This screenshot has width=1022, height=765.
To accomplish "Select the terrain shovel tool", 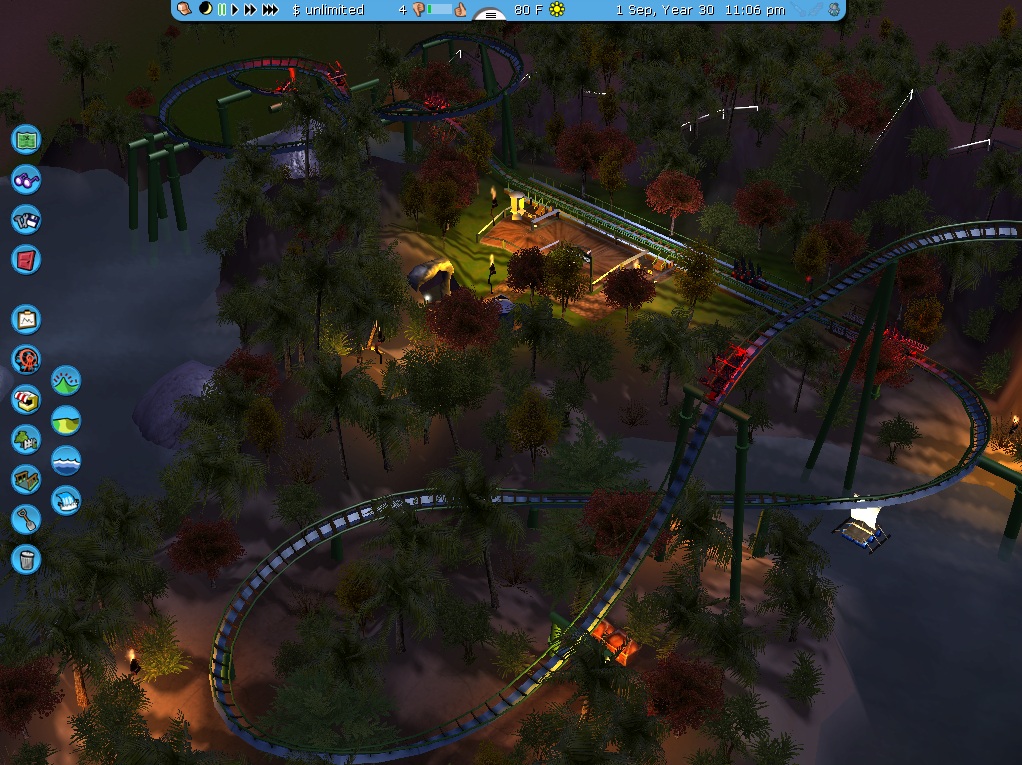I will (26, 518).
